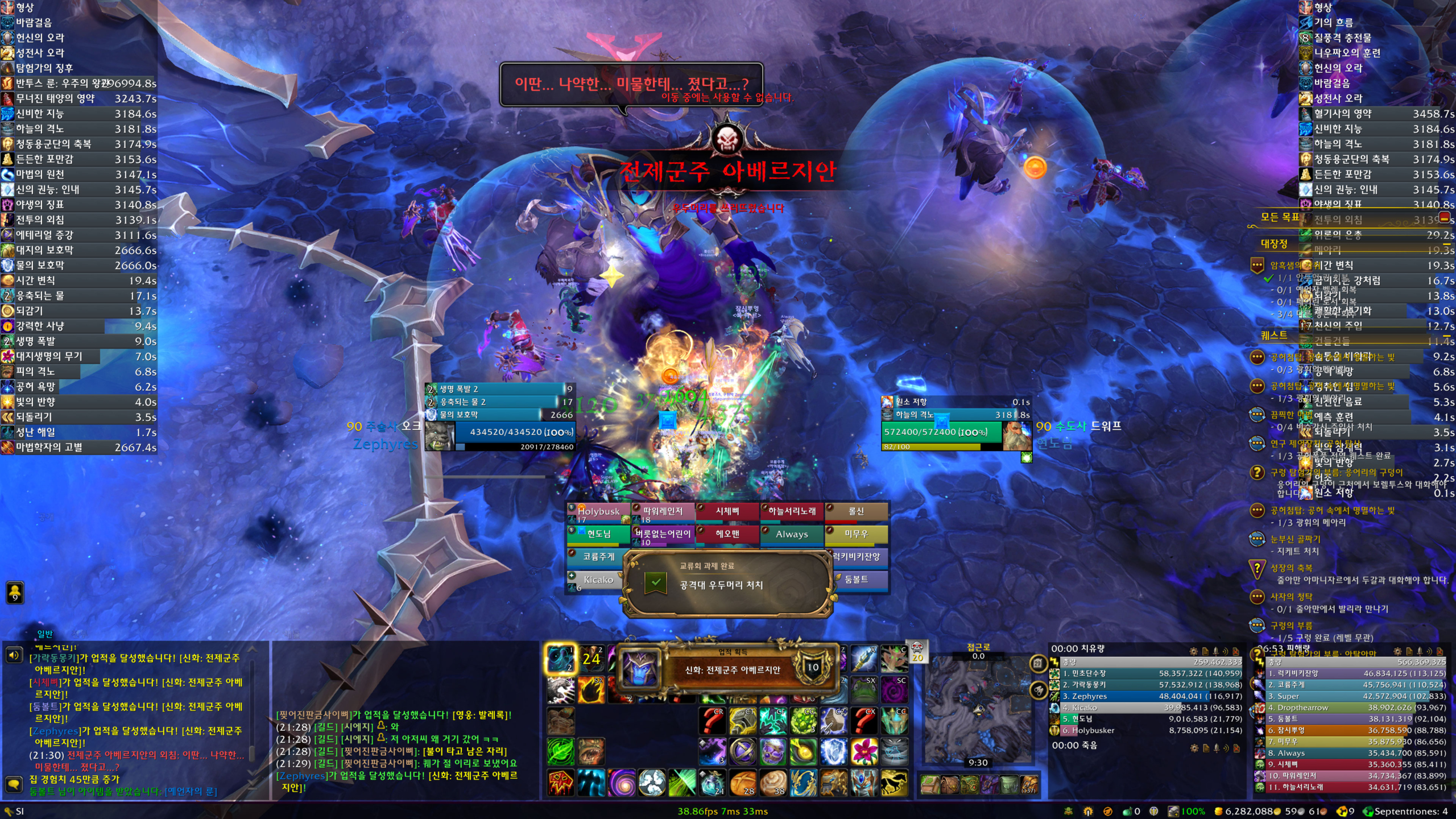Select Zephyres row in the healing meter
Viewport: 1456px width, 819px height.
pyautogui.click(x=1146, y=696)
